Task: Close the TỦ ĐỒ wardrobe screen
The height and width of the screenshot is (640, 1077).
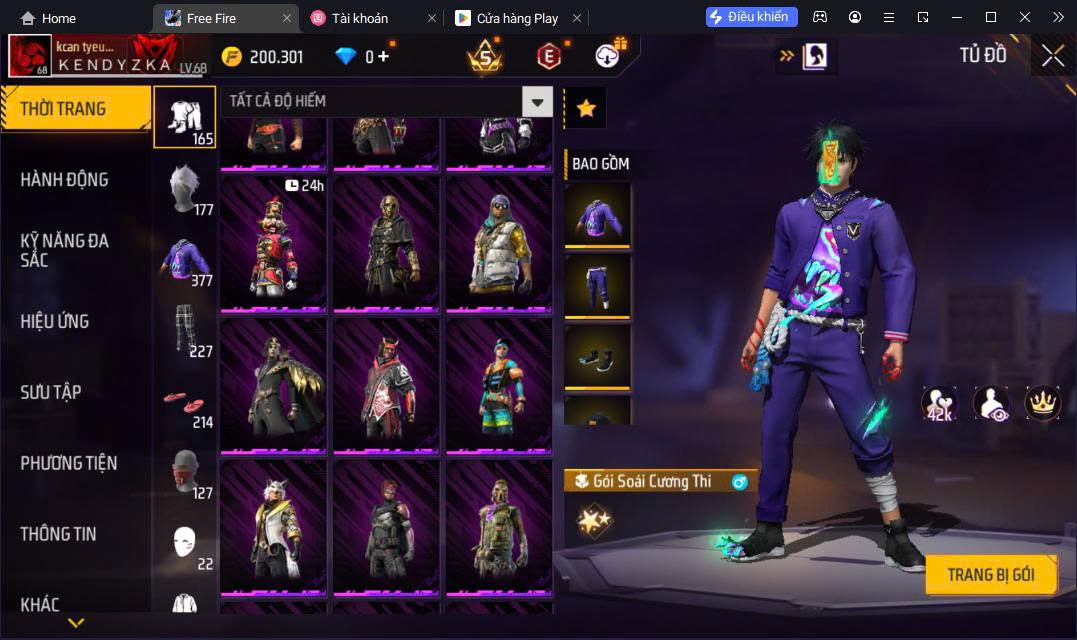Action: 1052,56
